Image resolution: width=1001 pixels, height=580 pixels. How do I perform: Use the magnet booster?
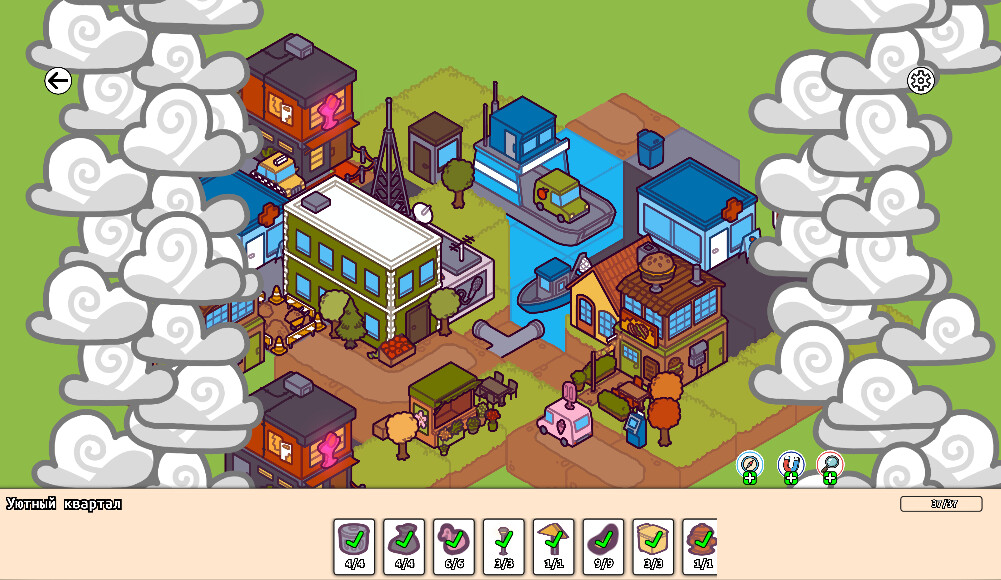click(790, 465)
